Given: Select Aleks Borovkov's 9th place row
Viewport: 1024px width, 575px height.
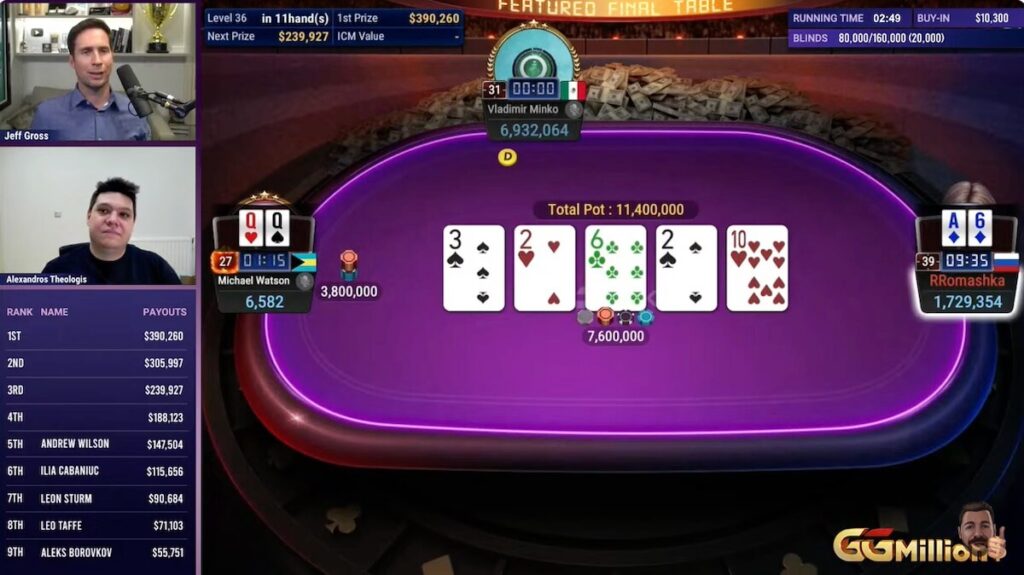Looking at the screenshot, I should tap(98, 552).
